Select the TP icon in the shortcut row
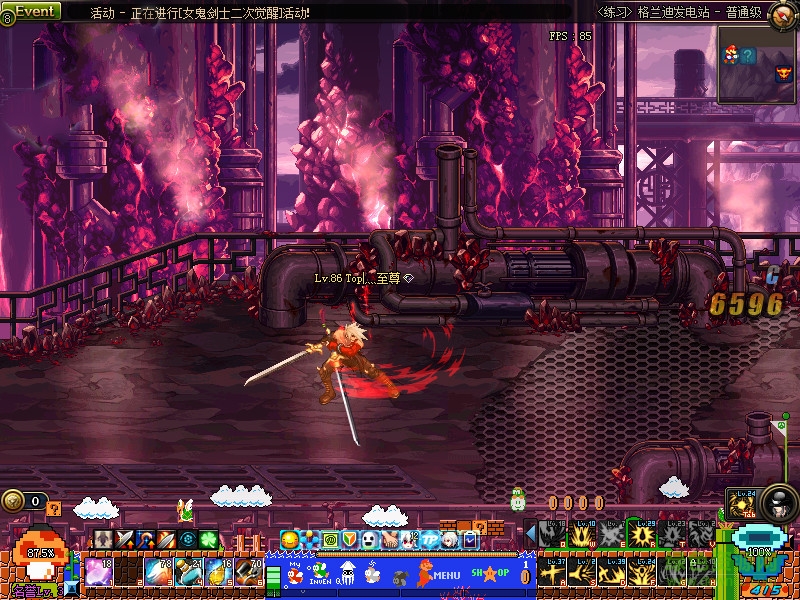 click(430, 540)
